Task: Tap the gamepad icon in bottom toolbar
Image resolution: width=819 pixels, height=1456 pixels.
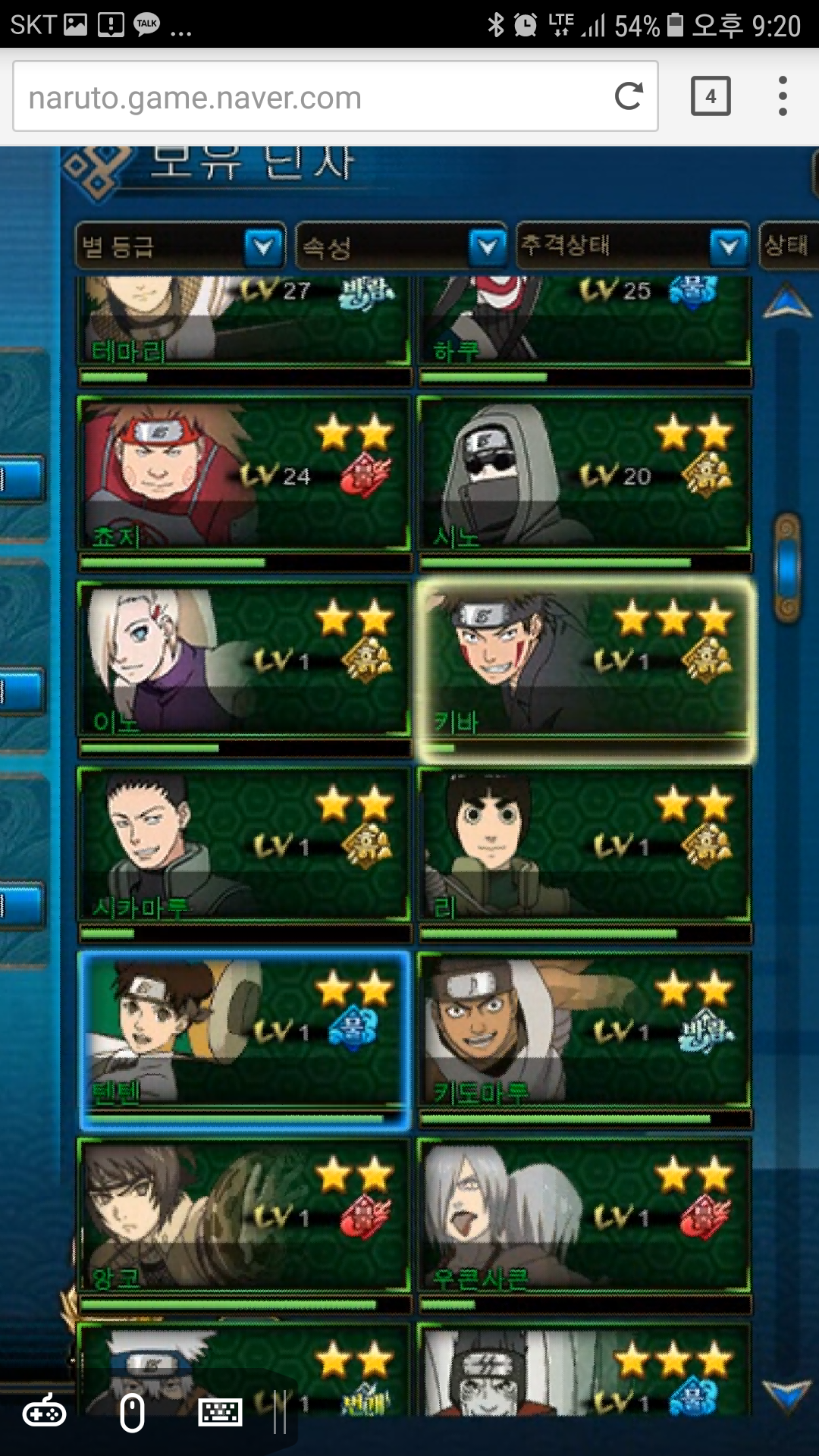Action: [x=44, y=1414]
